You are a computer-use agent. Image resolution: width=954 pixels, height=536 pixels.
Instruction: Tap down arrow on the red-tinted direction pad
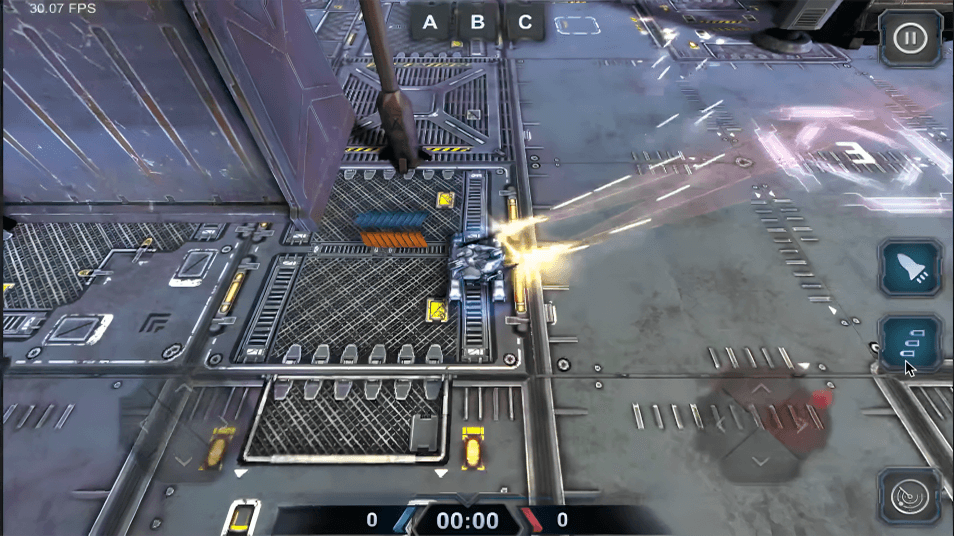coord(762,461)
